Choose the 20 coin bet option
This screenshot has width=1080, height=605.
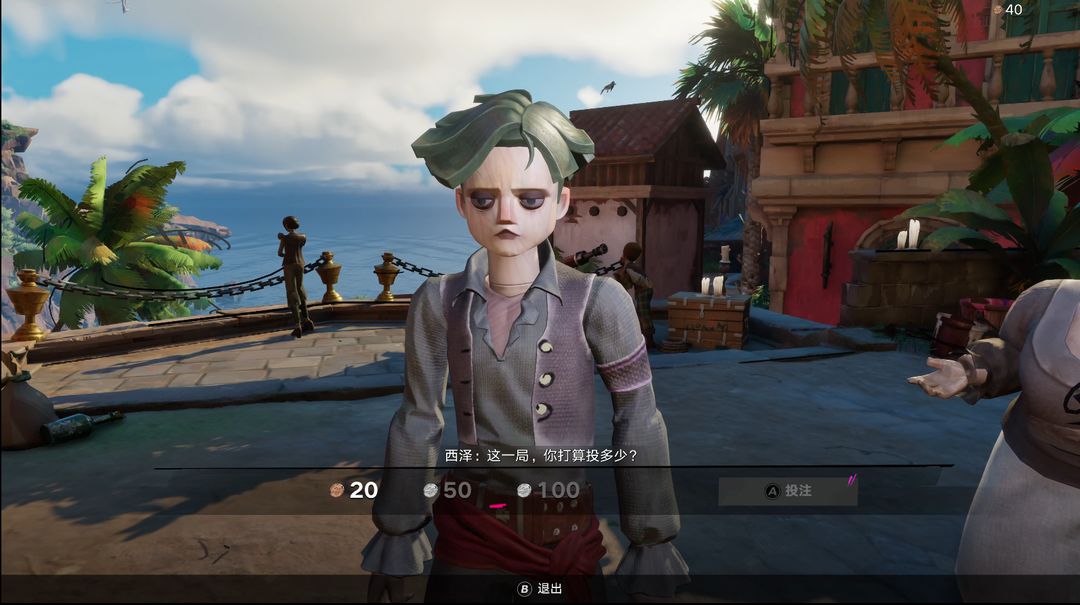pos(355,490)
